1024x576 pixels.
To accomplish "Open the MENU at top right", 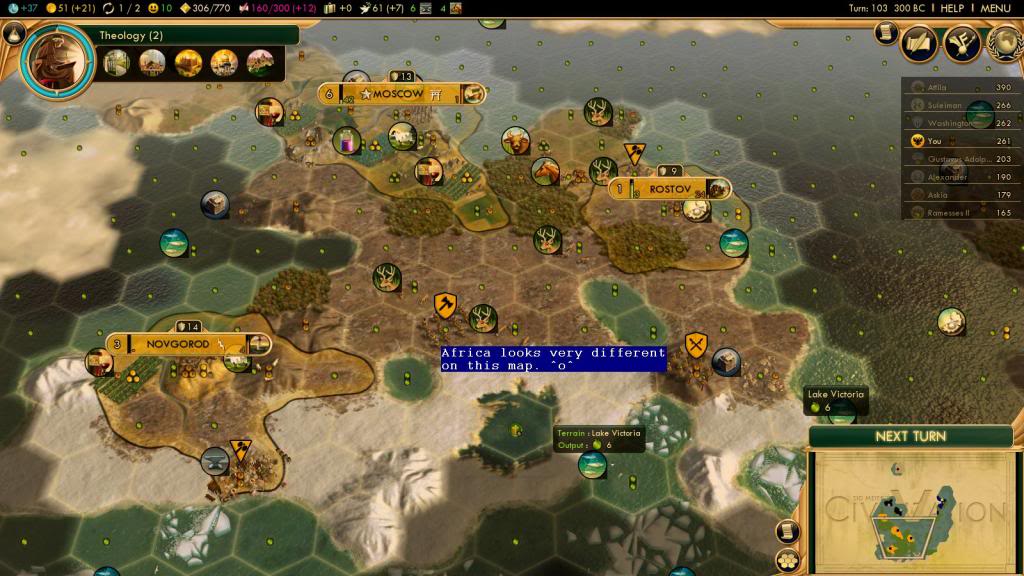I will 994,8.
